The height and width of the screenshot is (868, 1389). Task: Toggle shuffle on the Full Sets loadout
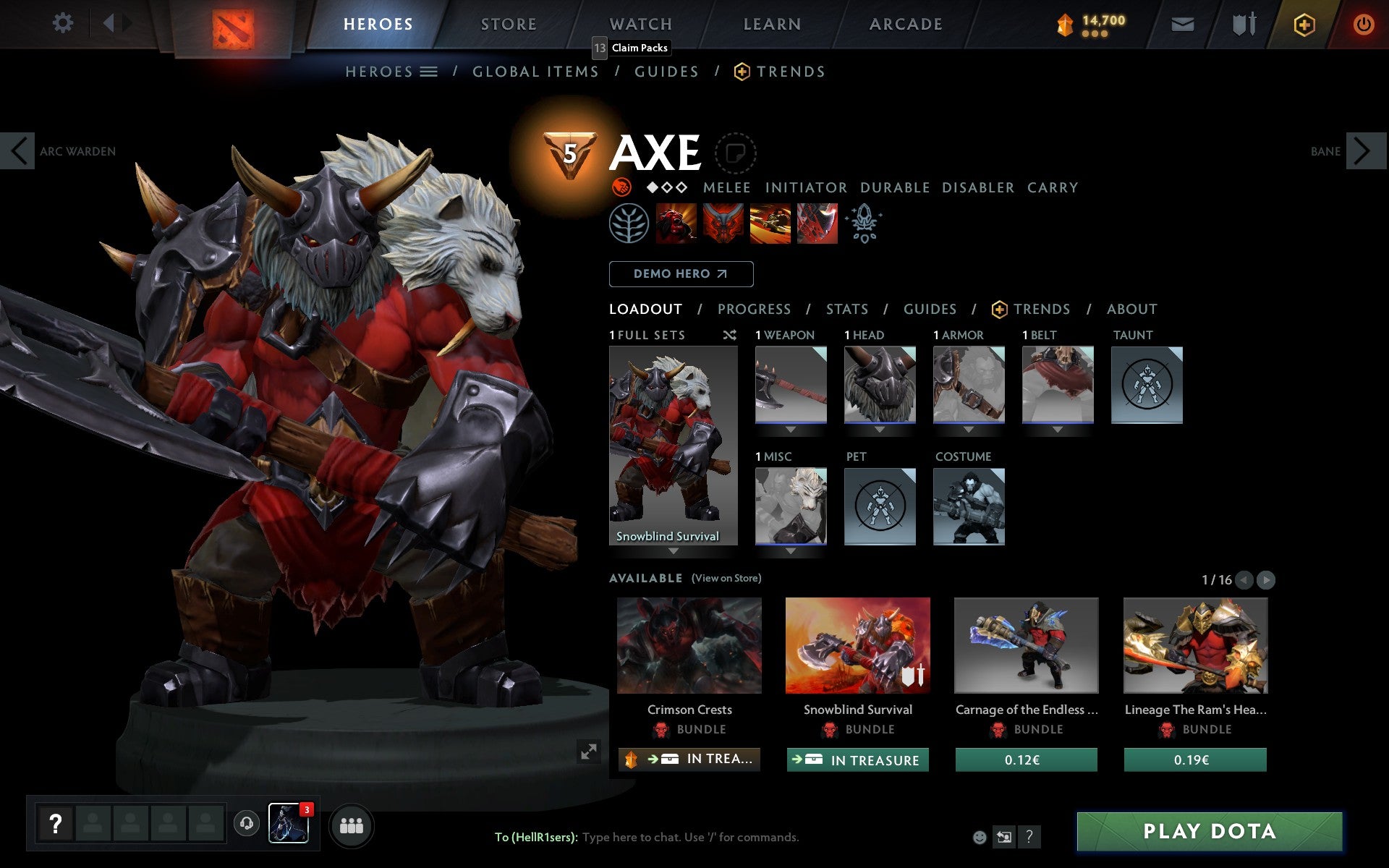(729, 335)
